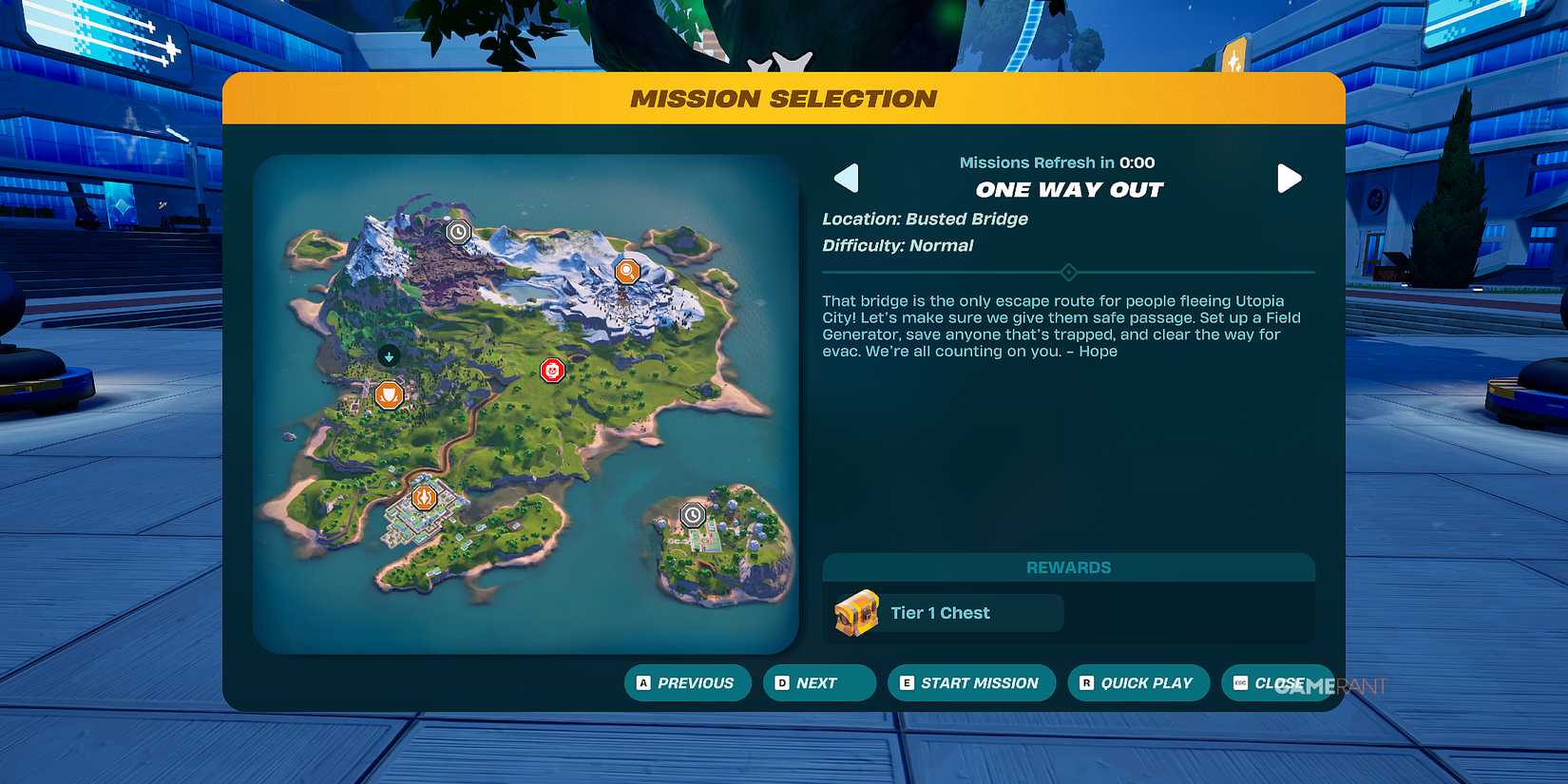Select the red skull mission marker

(x=552, y=371)
